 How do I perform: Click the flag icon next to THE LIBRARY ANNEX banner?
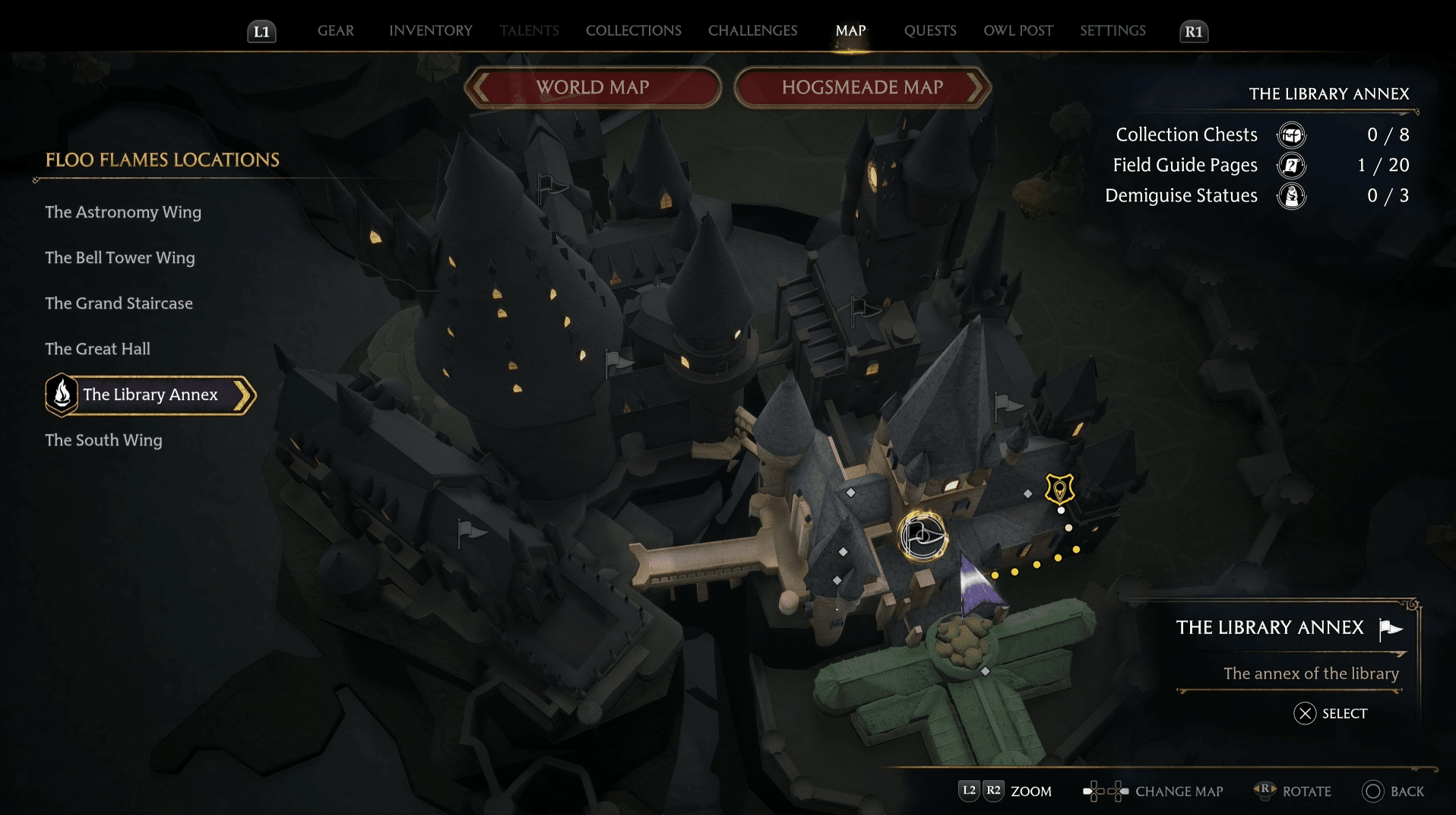click(1391, 629)
